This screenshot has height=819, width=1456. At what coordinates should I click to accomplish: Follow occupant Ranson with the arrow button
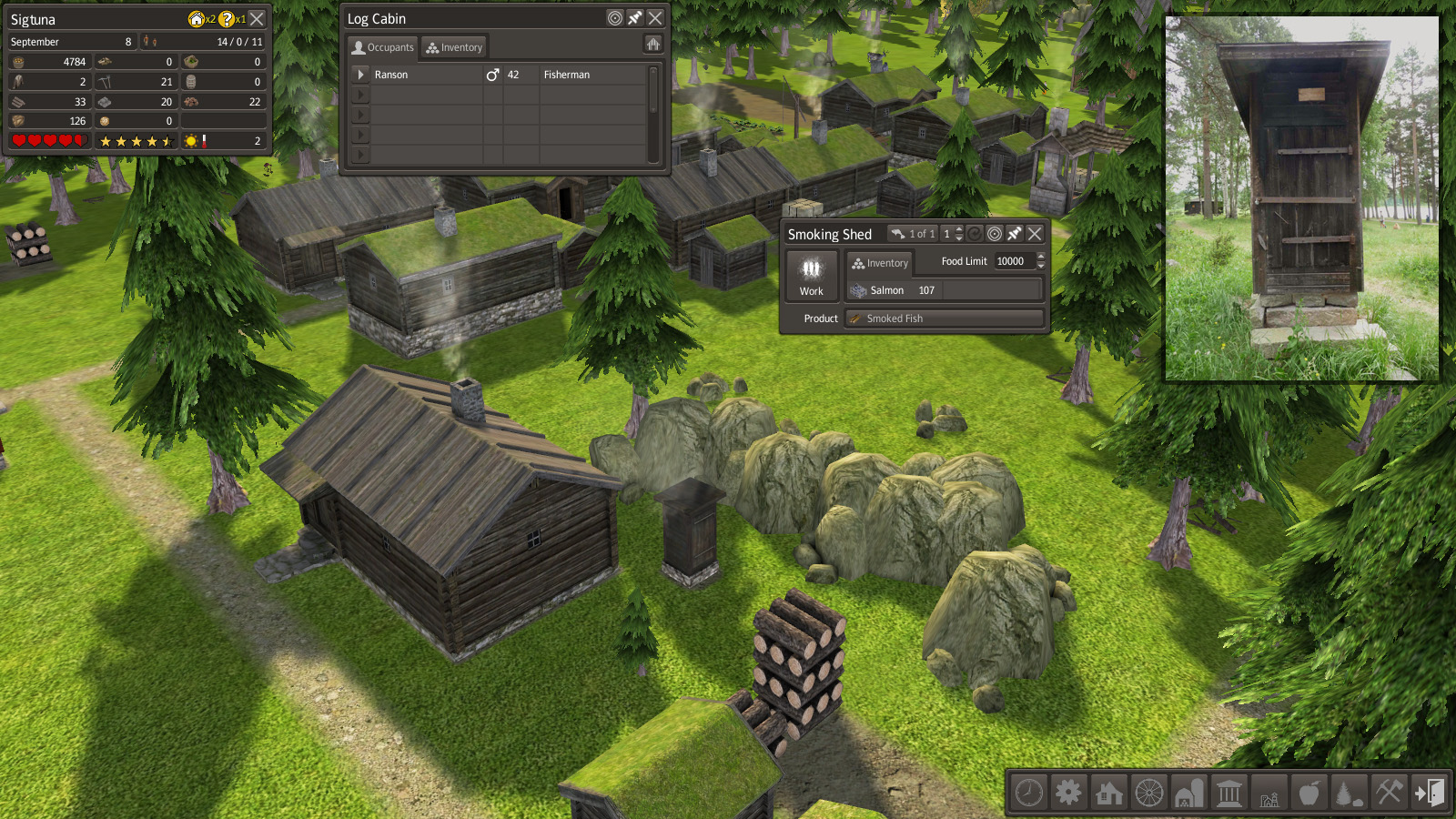click(361, 75)
